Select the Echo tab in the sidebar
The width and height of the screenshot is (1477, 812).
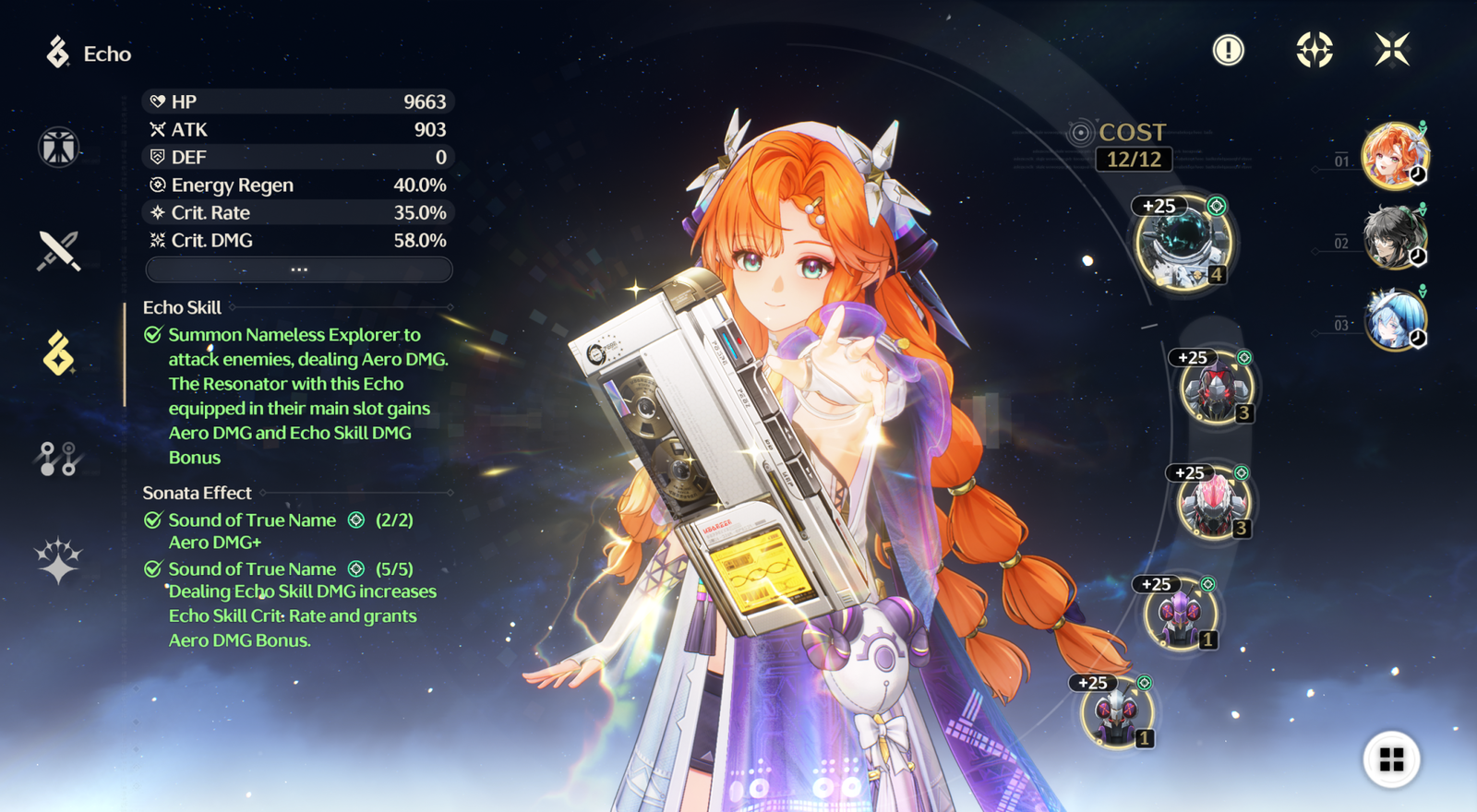[59, 353]
